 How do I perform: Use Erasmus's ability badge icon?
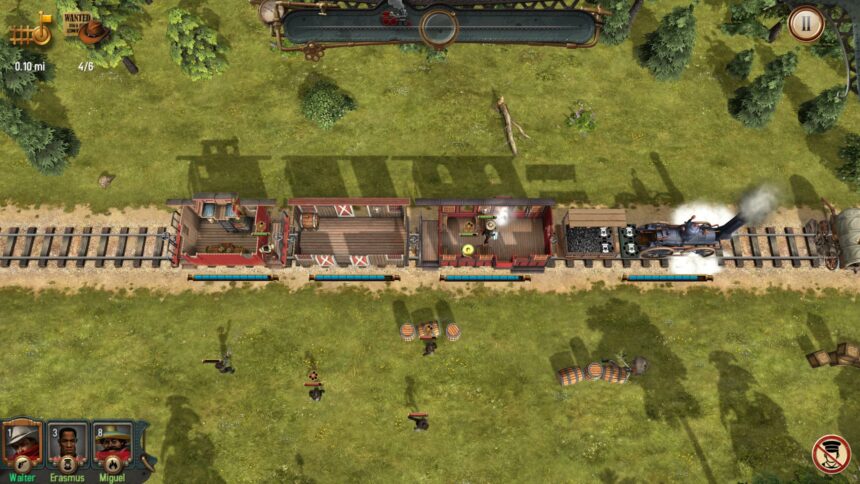click(67, 464)
